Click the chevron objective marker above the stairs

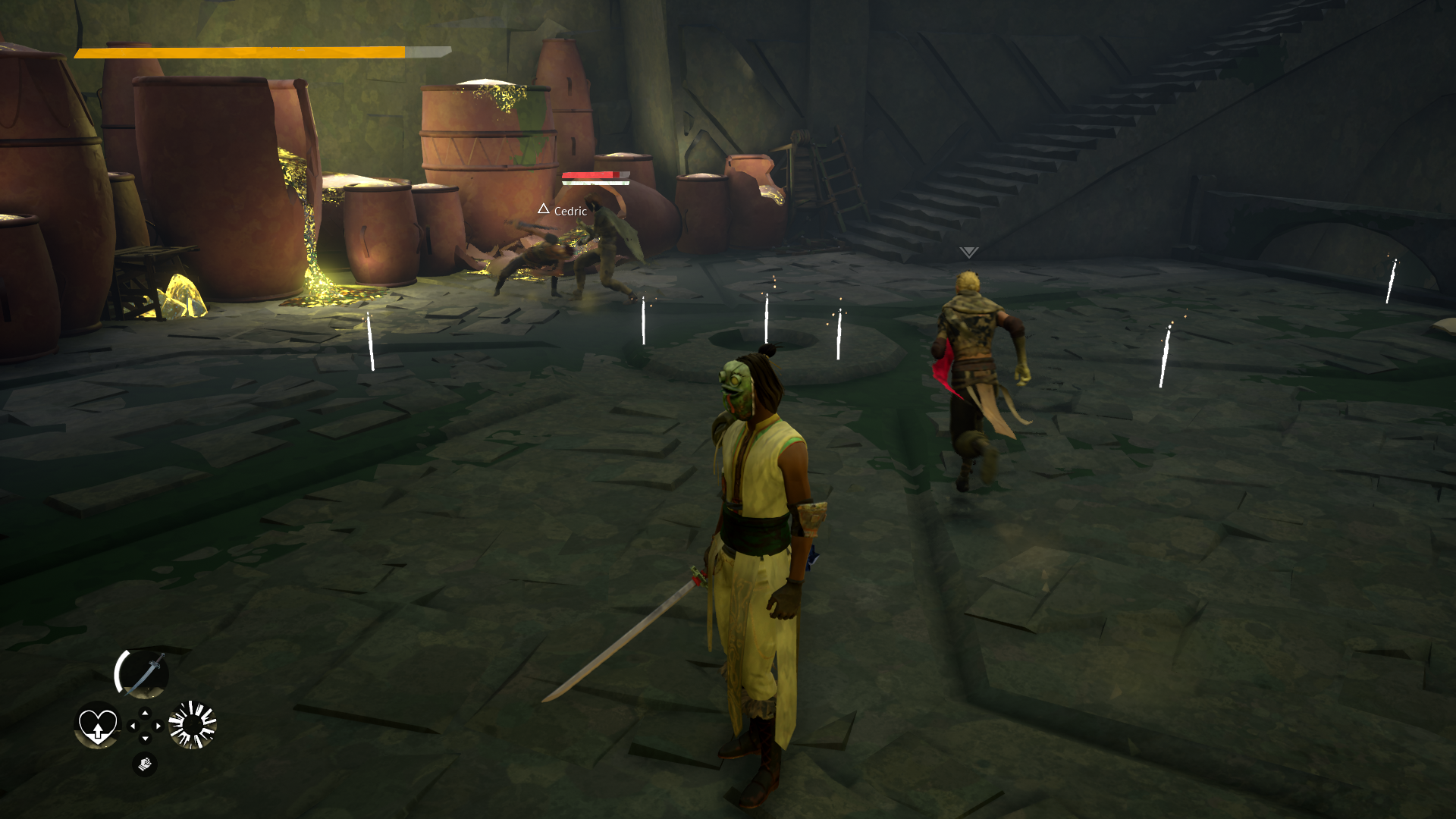968,251
